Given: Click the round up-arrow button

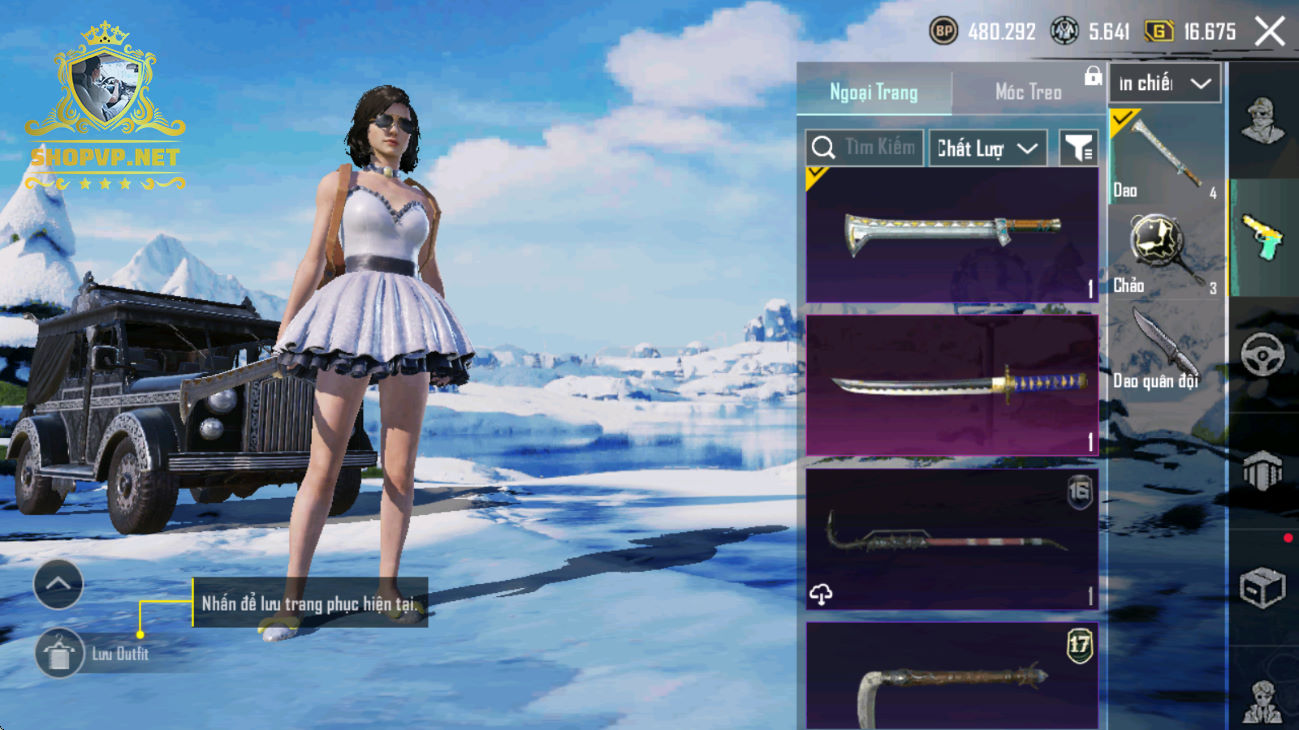Looking at the screenshot, I should 58,585.
